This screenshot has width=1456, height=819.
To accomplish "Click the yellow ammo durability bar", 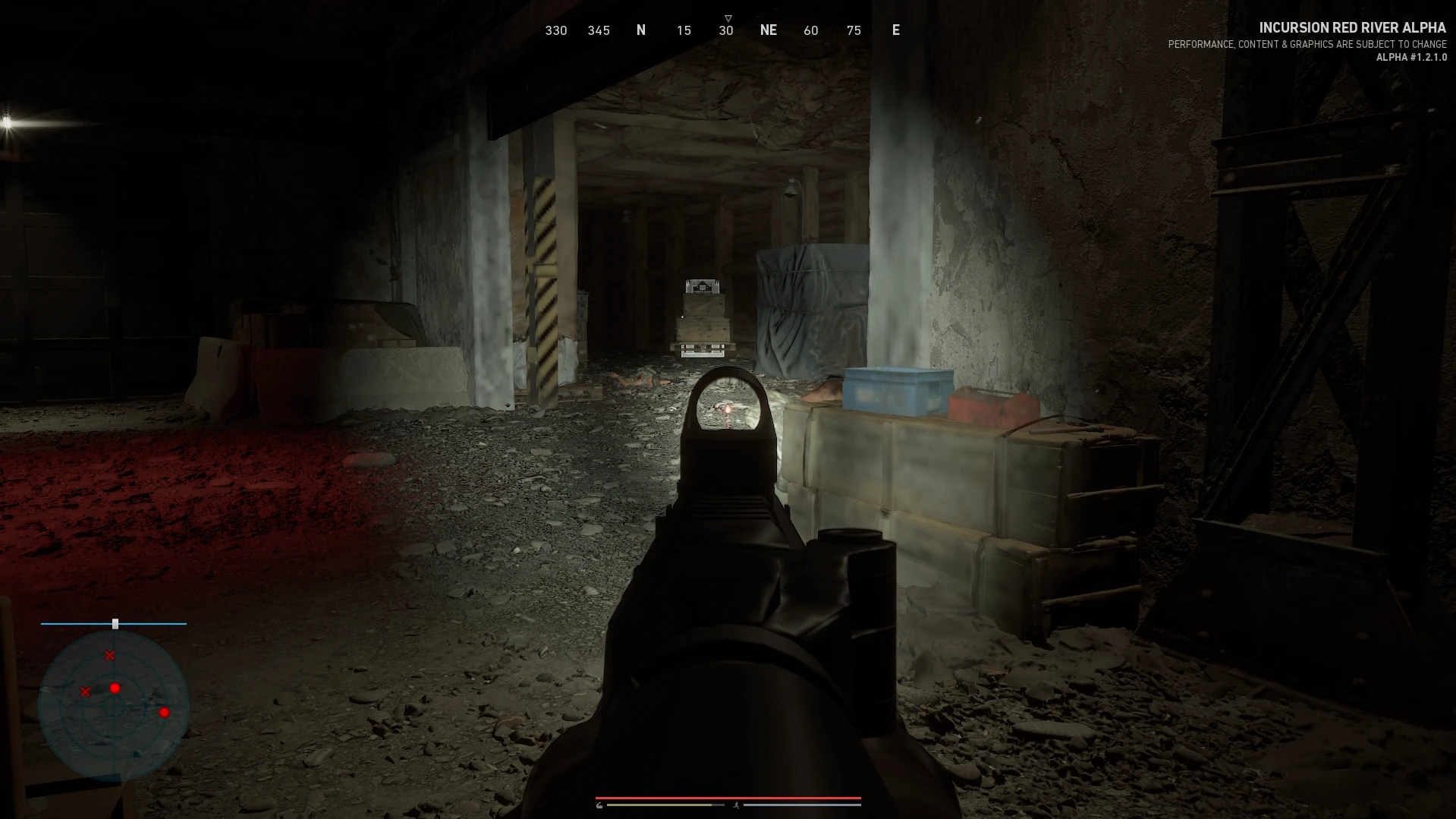I will click(x=659, y=805).
